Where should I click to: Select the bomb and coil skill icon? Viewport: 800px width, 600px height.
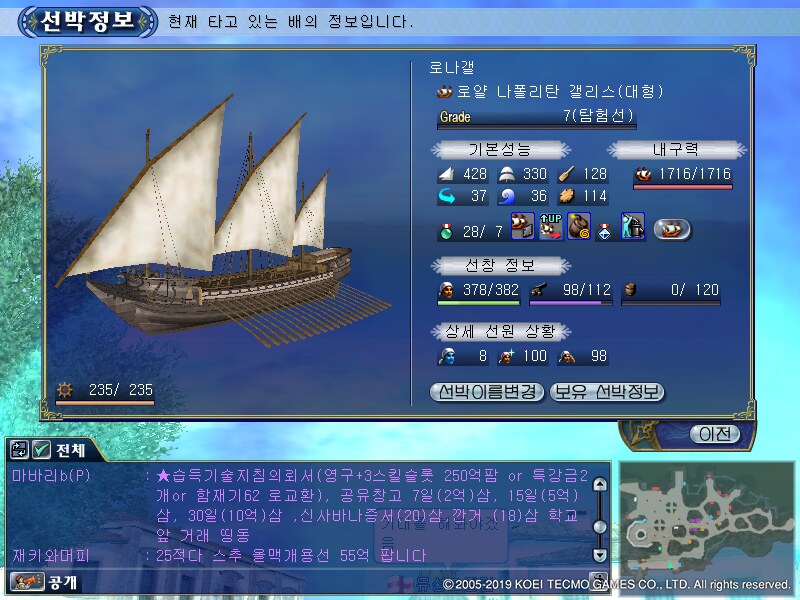pos(579,227)
